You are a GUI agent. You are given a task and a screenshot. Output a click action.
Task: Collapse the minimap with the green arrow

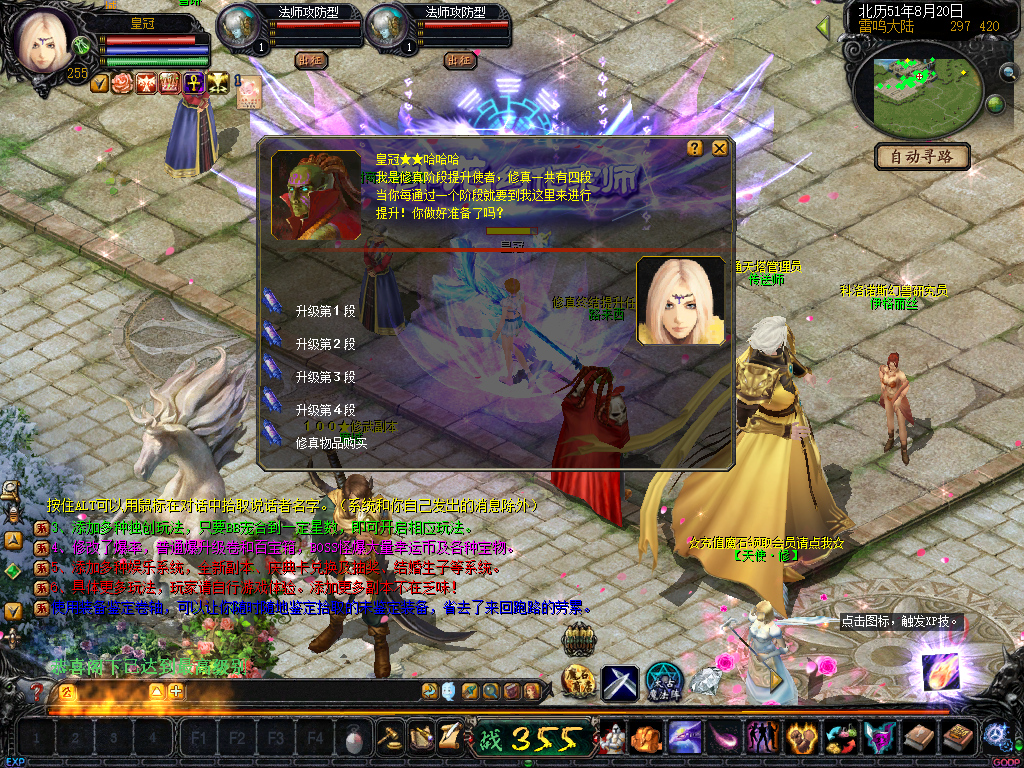[824, 27]
